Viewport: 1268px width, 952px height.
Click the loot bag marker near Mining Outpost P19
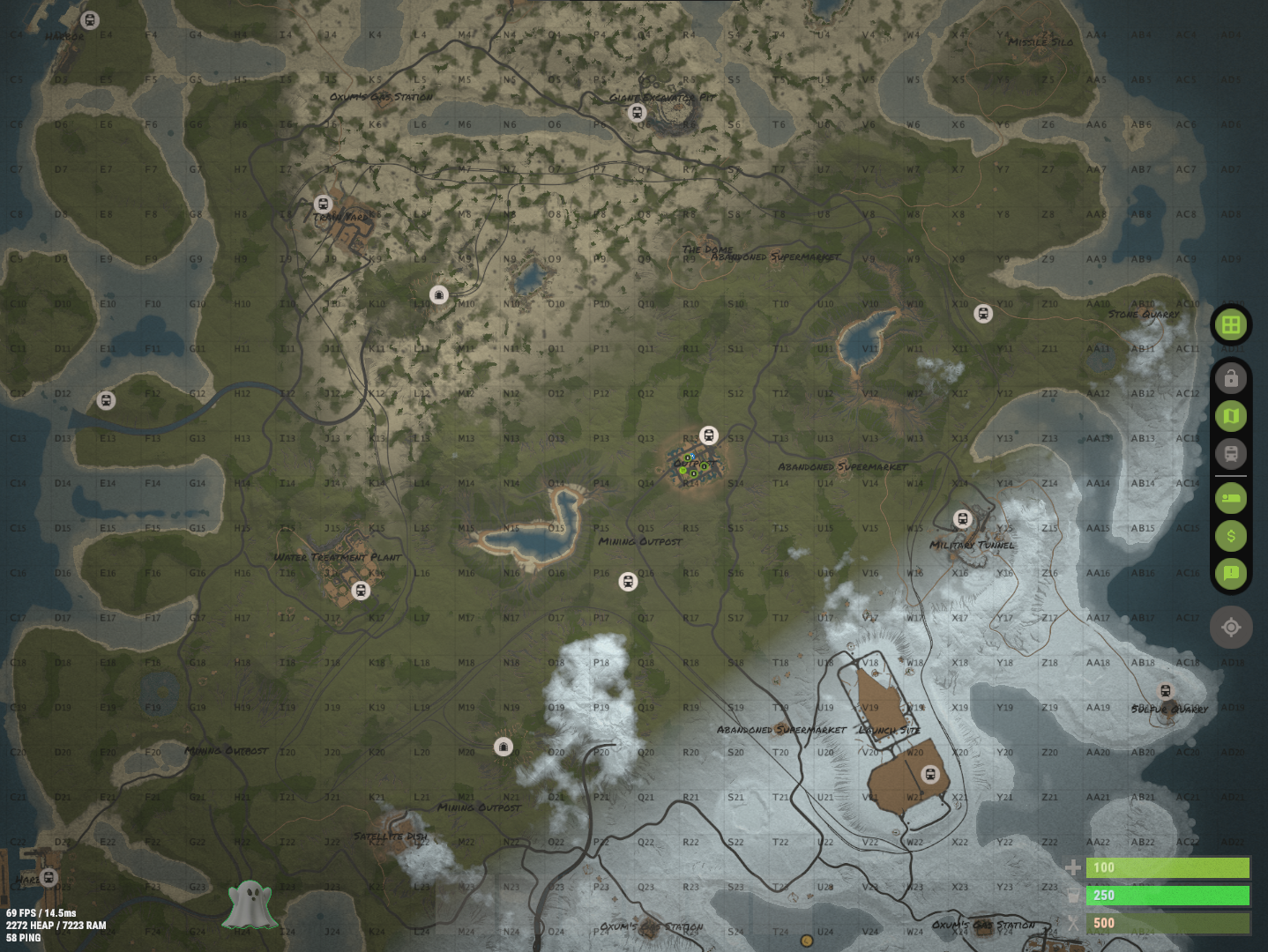503,747
